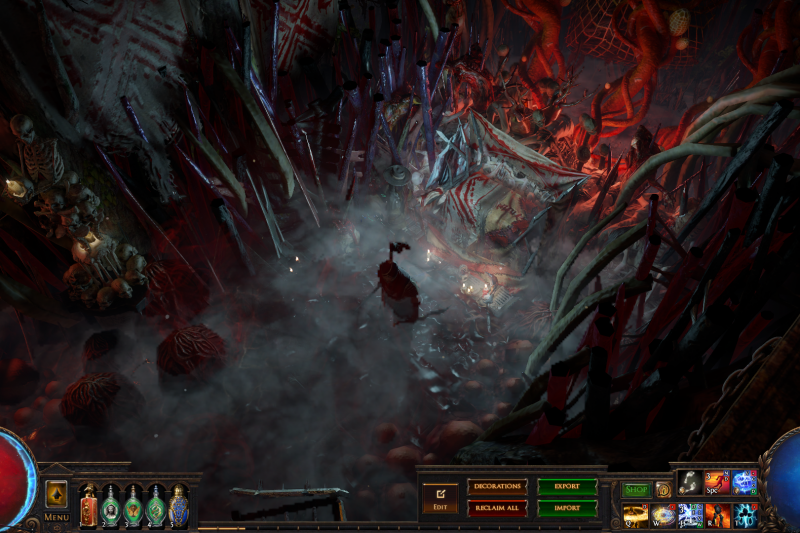This screenshot has width=800, height=533.
Task: Click the round coin icon beside Shop
Action: [663, 490]
